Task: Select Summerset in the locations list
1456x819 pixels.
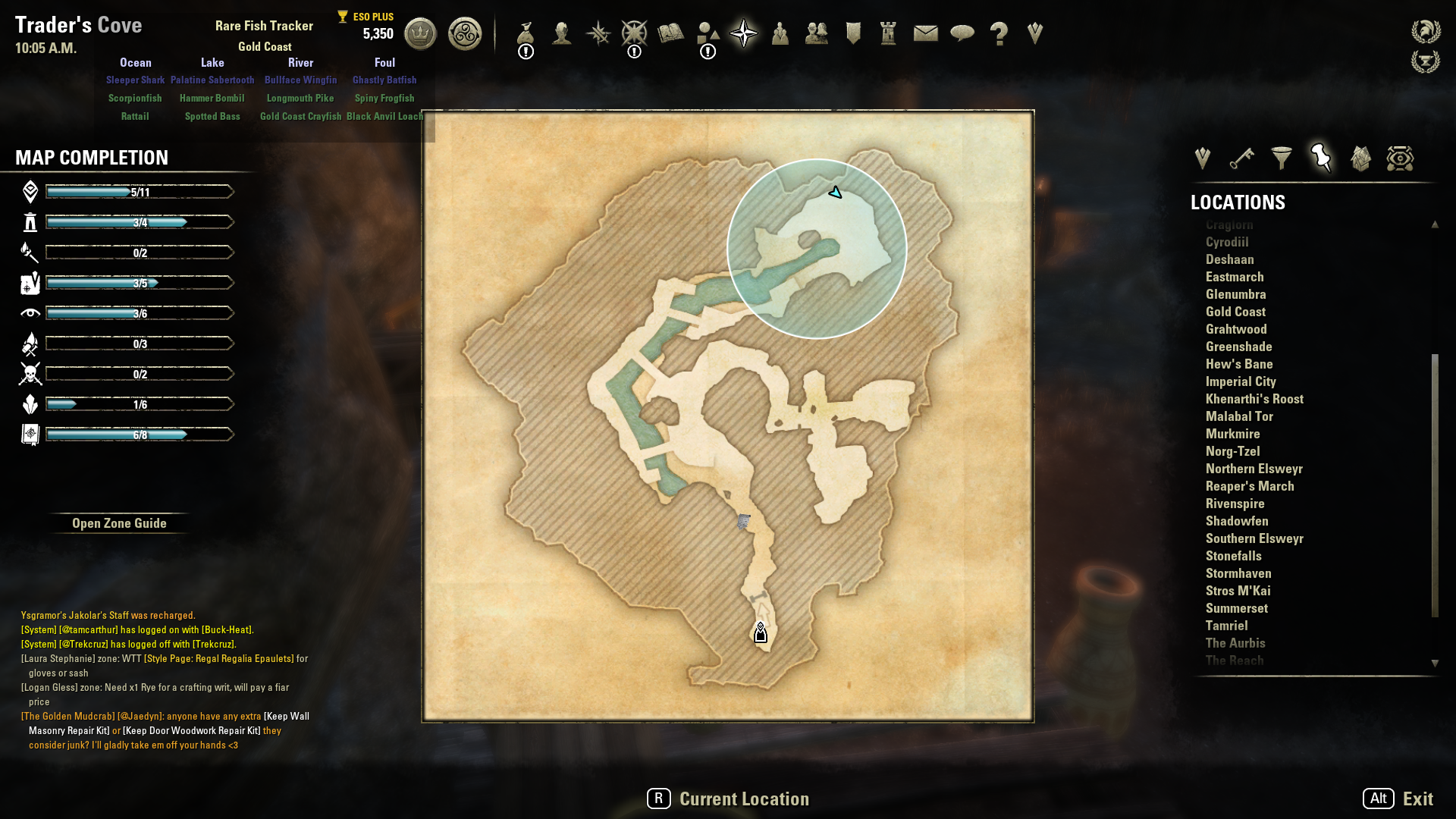Action: pos(1236,608)
